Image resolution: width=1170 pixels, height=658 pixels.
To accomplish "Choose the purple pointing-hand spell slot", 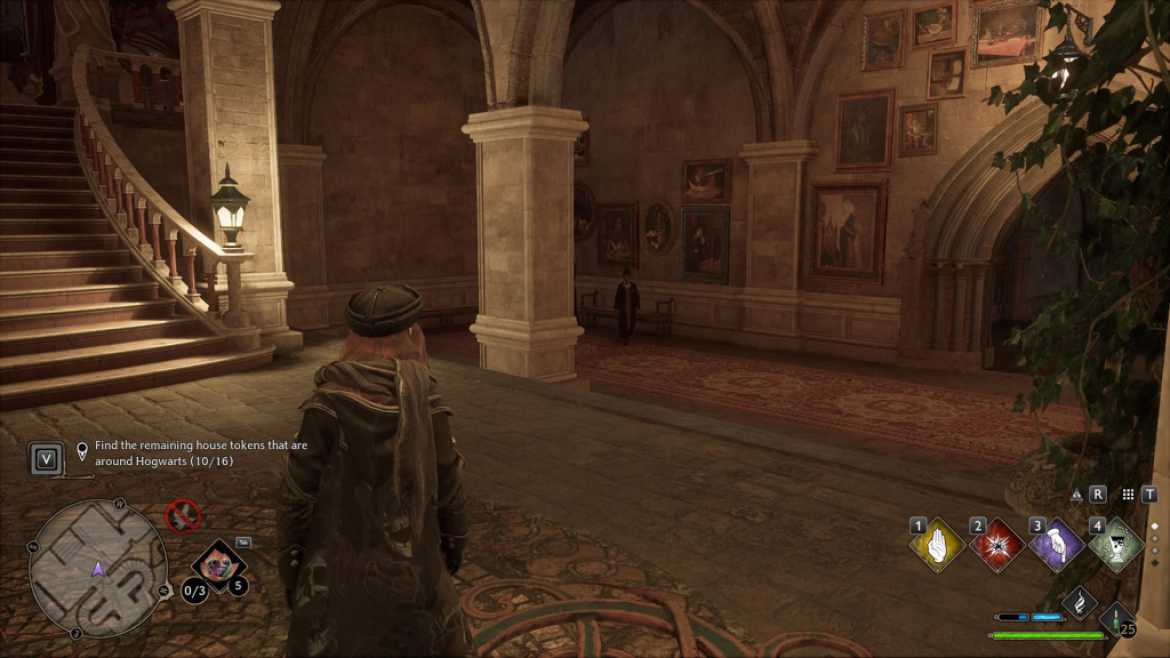I will 1057,546.
